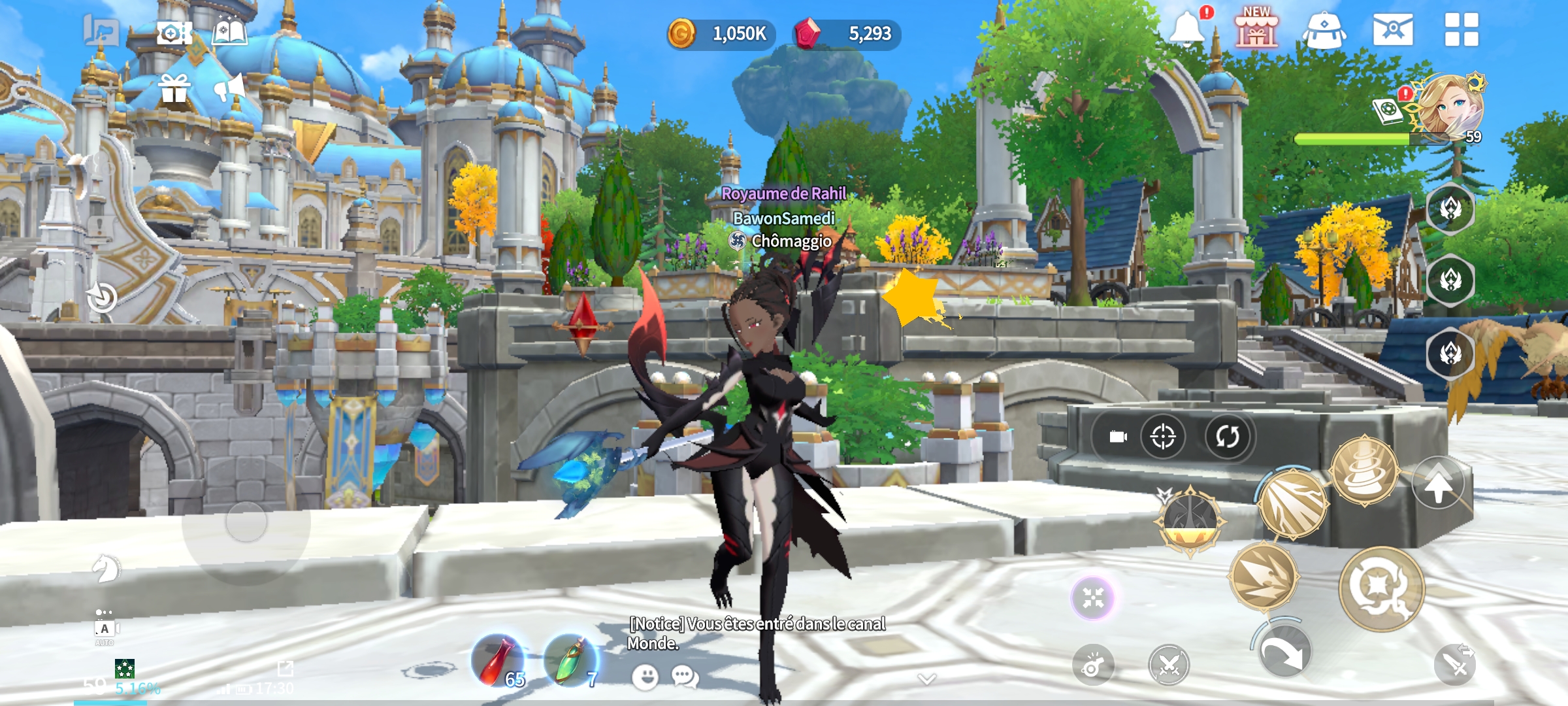
Task: Open the four-square main menu
Action: [1462, 30]
